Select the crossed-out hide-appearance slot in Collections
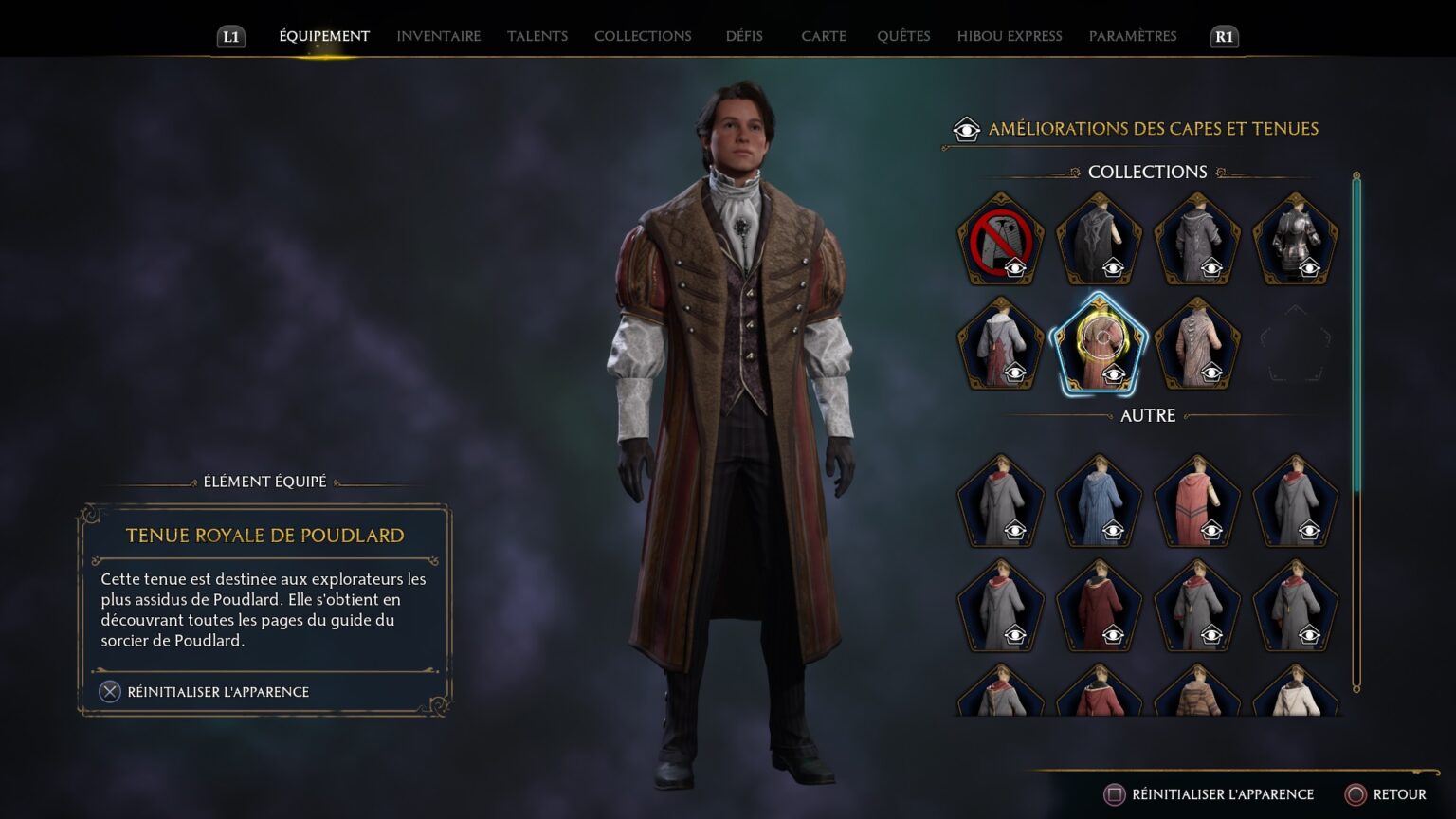Viewport: 1456px width, 819px height. (x=1001, y=237)
